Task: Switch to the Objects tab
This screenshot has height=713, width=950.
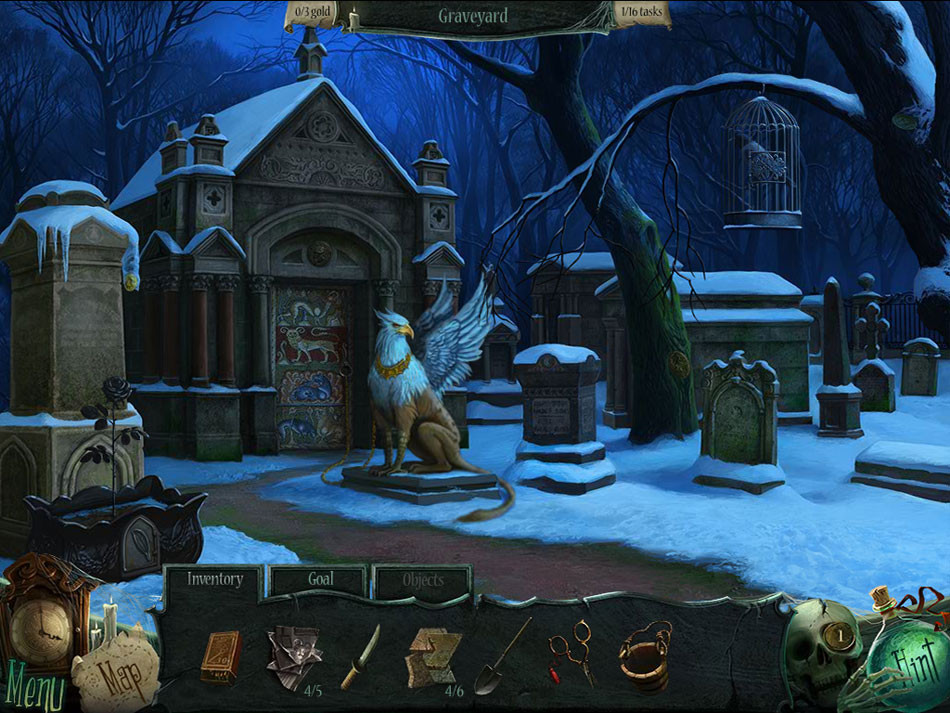Action: point(422,580)
